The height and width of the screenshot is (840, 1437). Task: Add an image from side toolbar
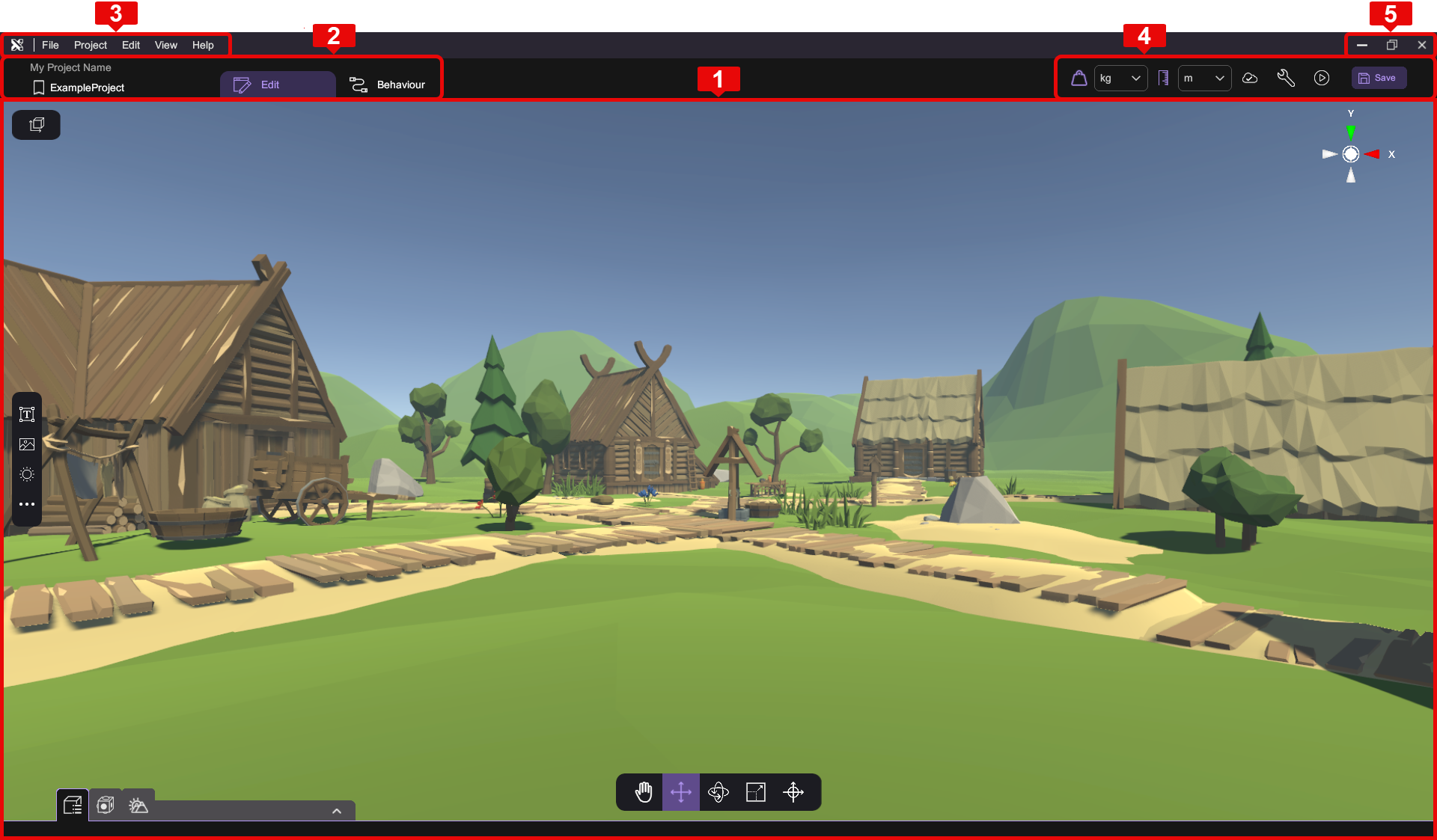coord(27,444)
